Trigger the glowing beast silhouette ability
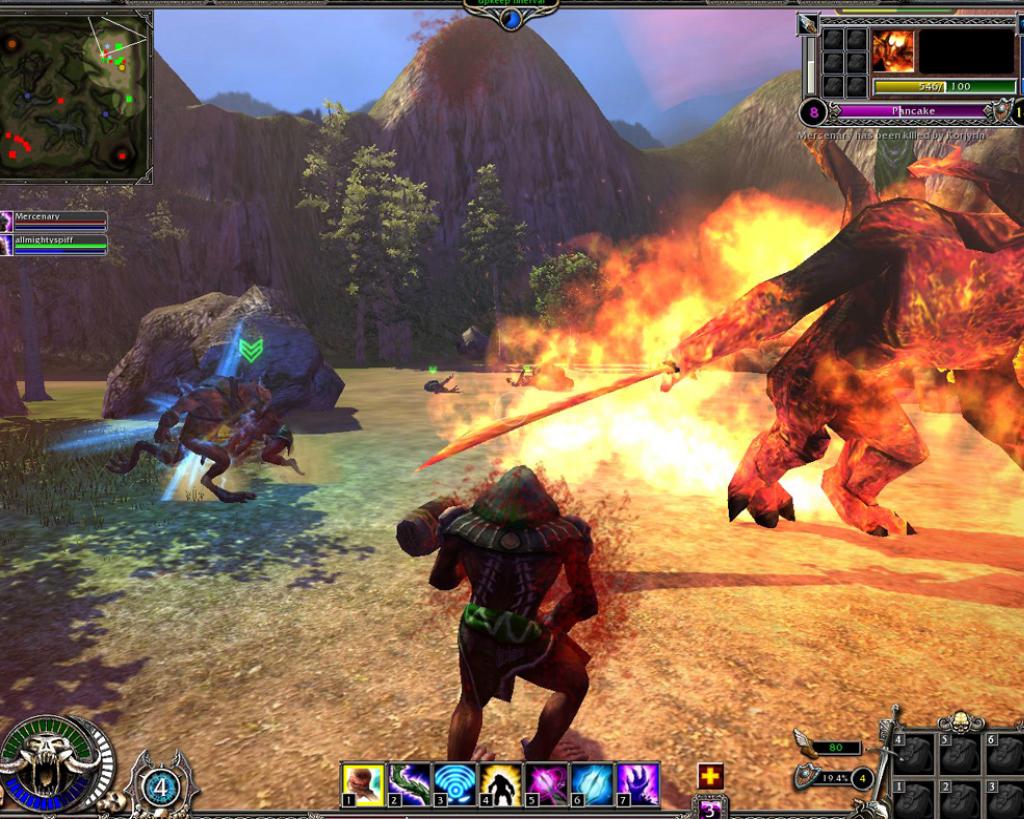Image resolution: width=1024 pixels, height=819 pixels. click(x=500, y=784)
